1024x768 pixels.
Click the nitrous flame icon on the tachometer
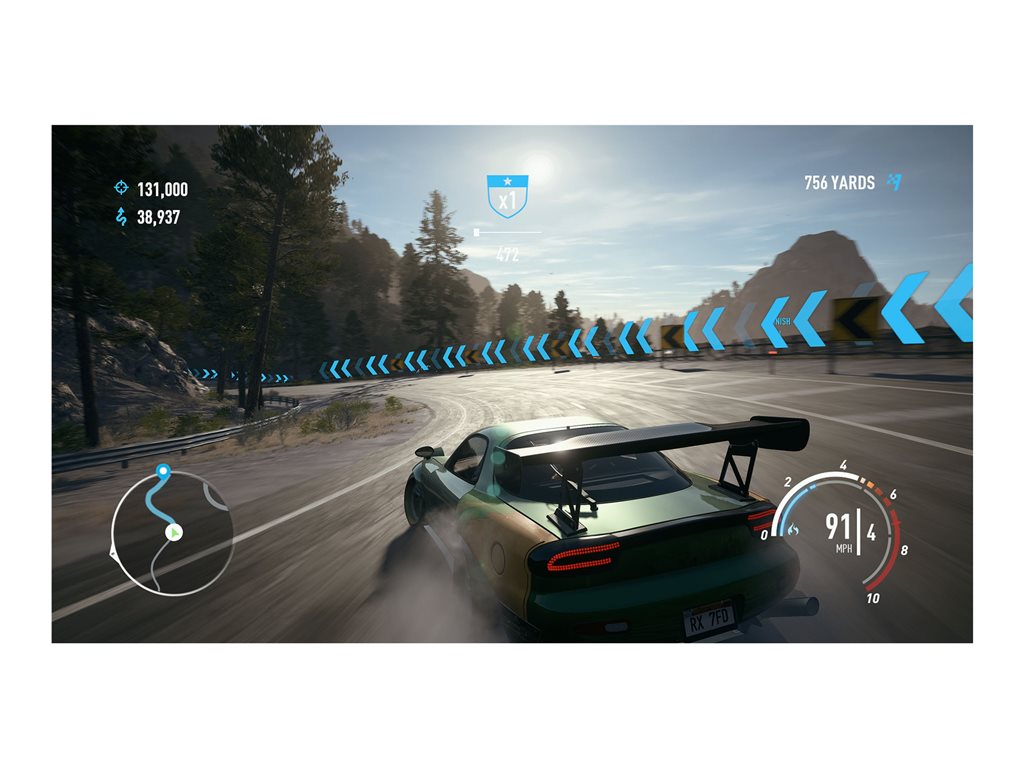[793, 528]
